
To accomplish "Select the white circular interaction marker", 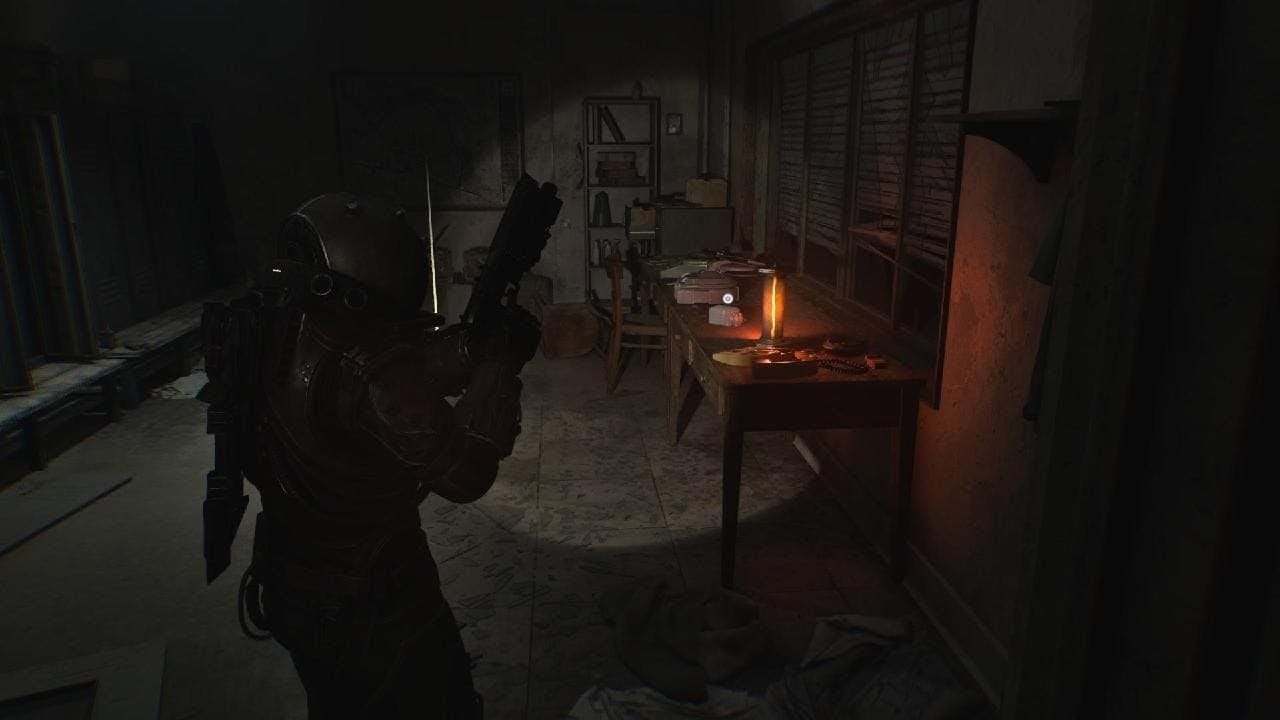I will point(728,297).
